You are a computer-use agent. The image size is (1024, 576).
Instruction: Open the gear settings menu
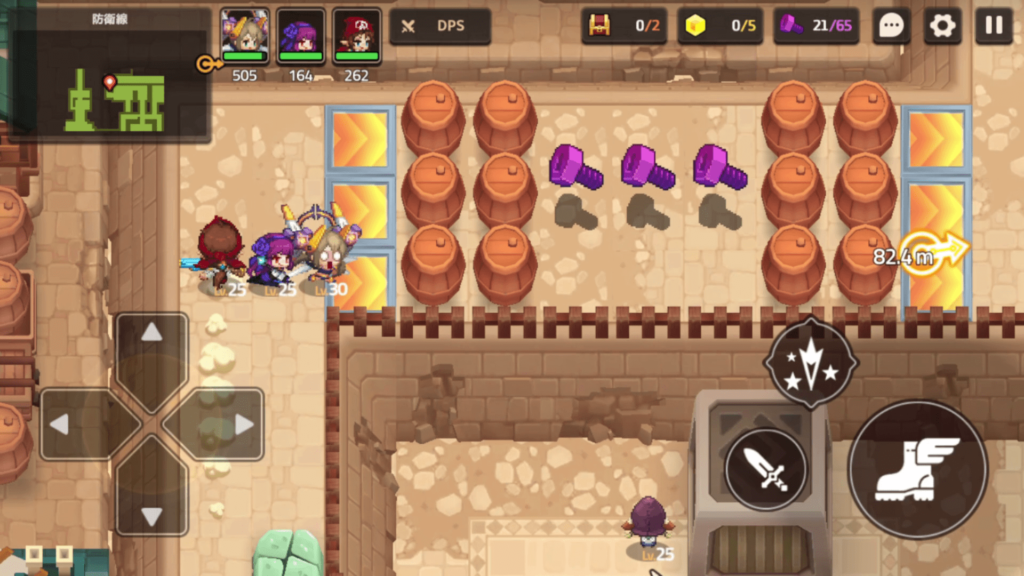coord(942,26)
